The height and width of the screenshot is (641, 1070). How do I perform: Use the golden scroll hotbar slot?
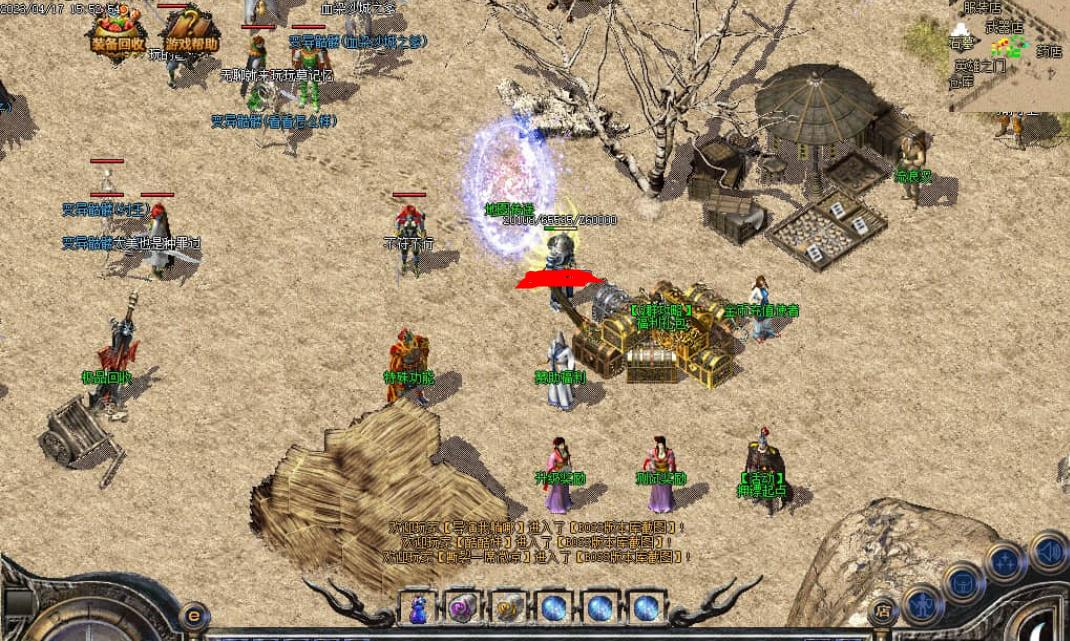tap(507, 607)
